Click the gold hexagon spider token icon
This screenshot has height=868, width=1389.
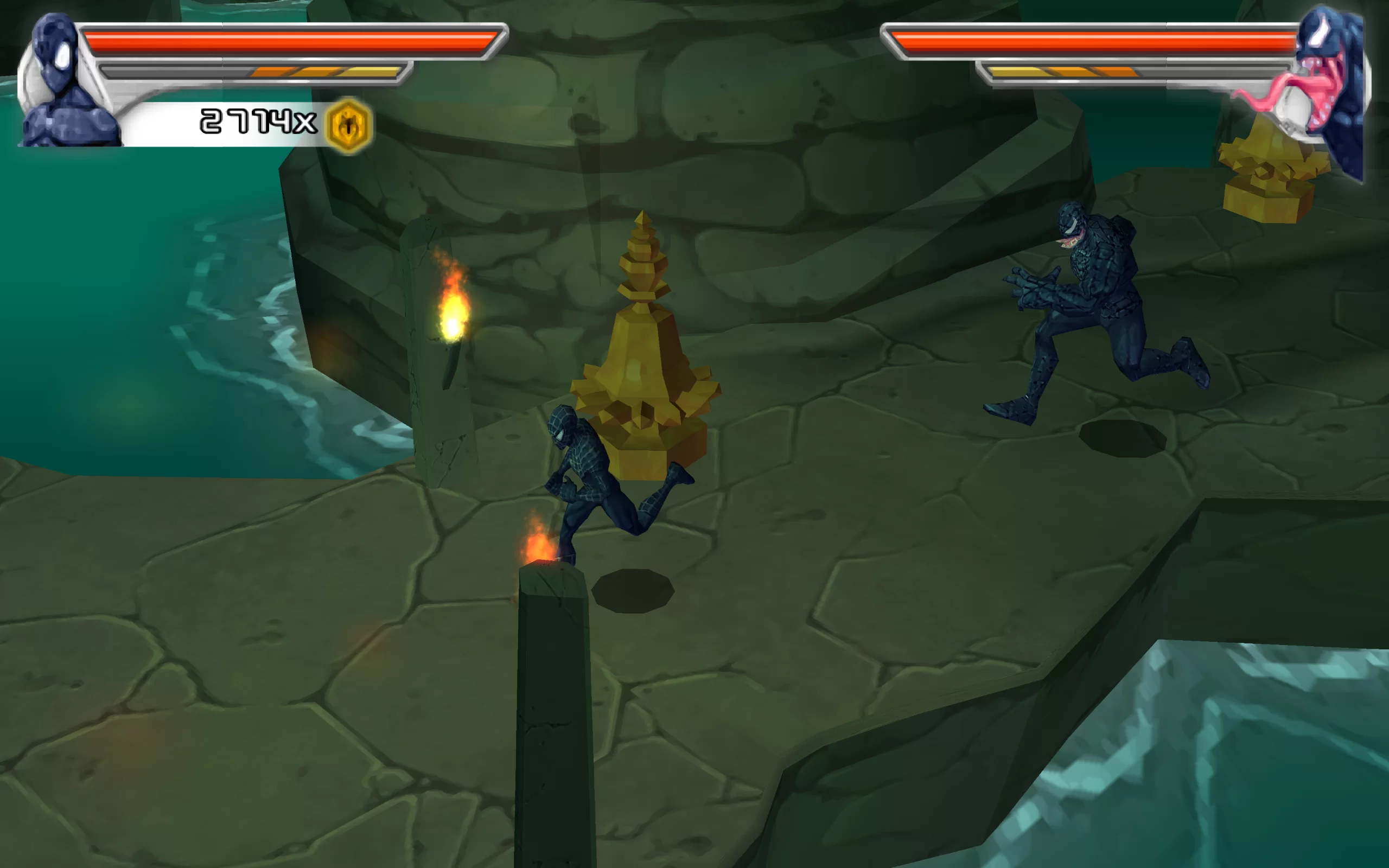click(348, 126)
